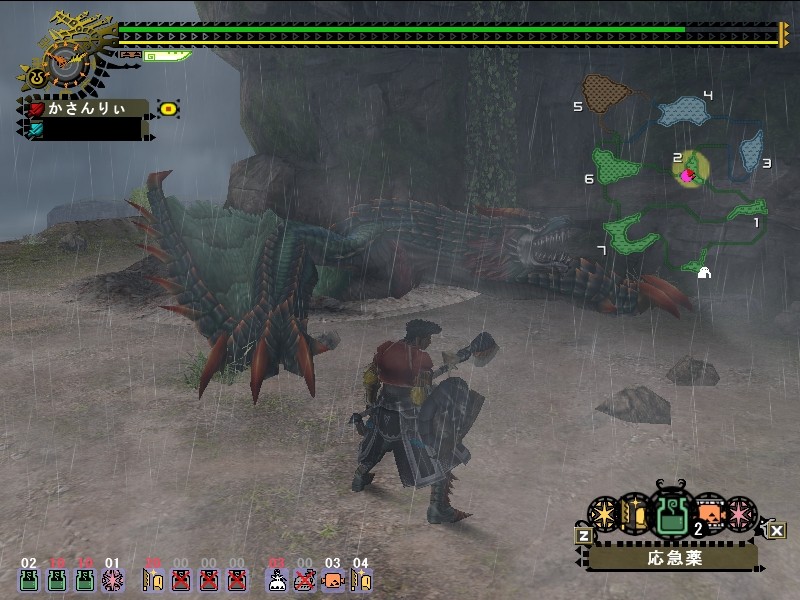Use the whetstone shortcut with count 04
This screenshot has width=800, height=600.
(x=361, y=579)
